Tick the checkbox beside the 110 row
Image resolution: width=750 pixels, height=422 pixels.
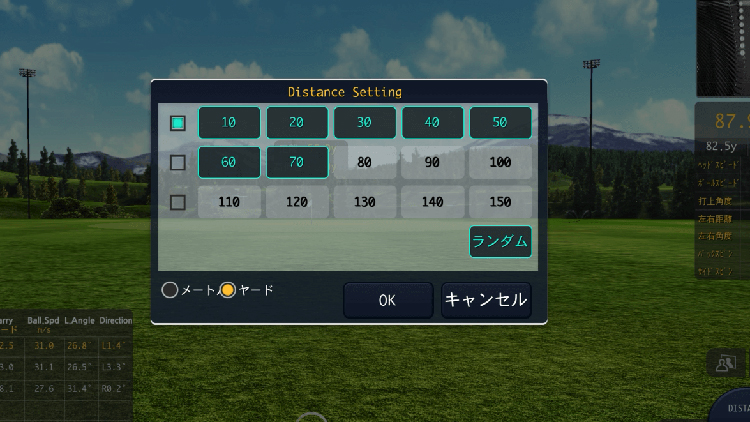point(178,202)
